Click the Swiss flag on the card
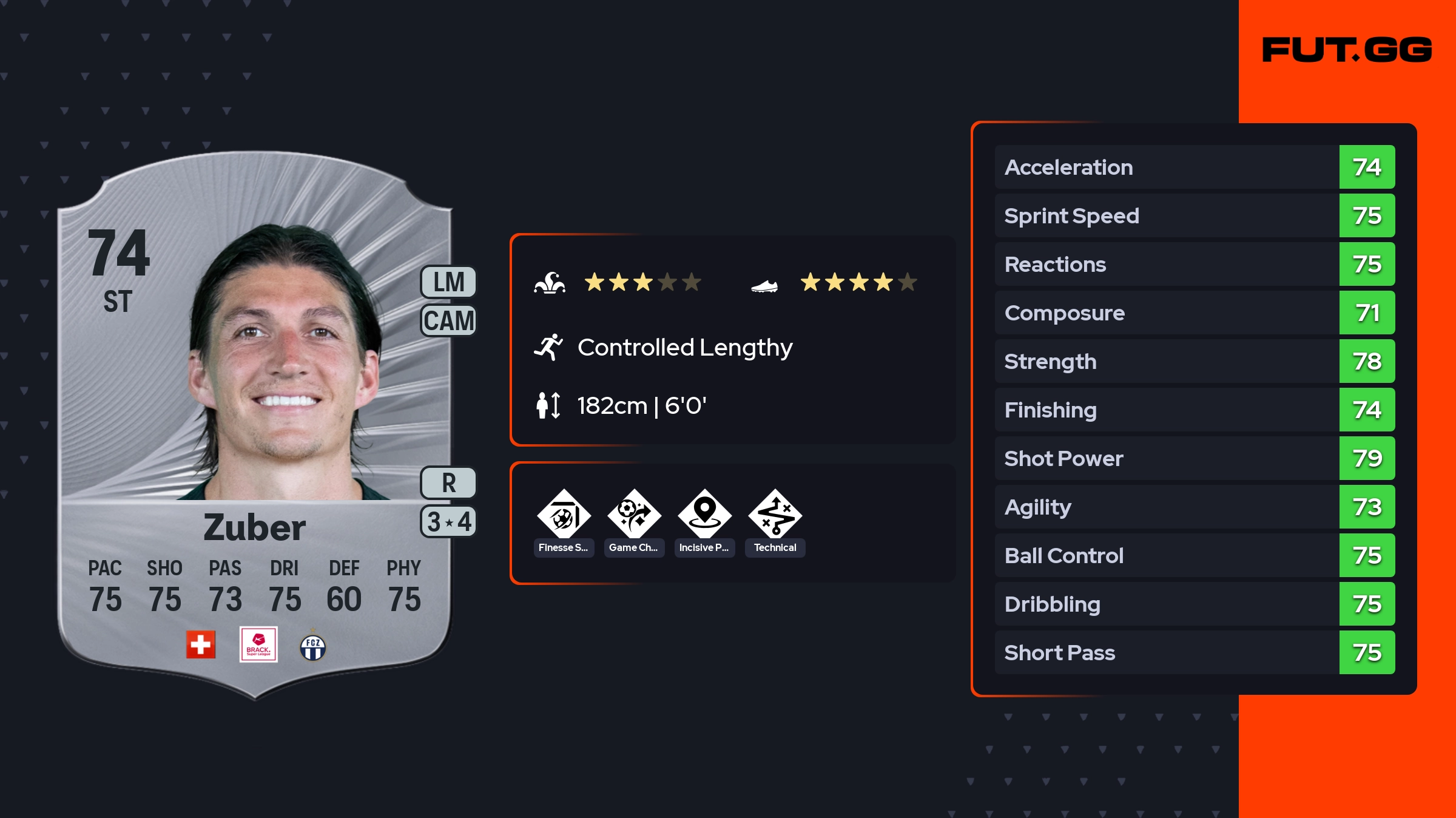1456x818 pixels. point(201,644)
